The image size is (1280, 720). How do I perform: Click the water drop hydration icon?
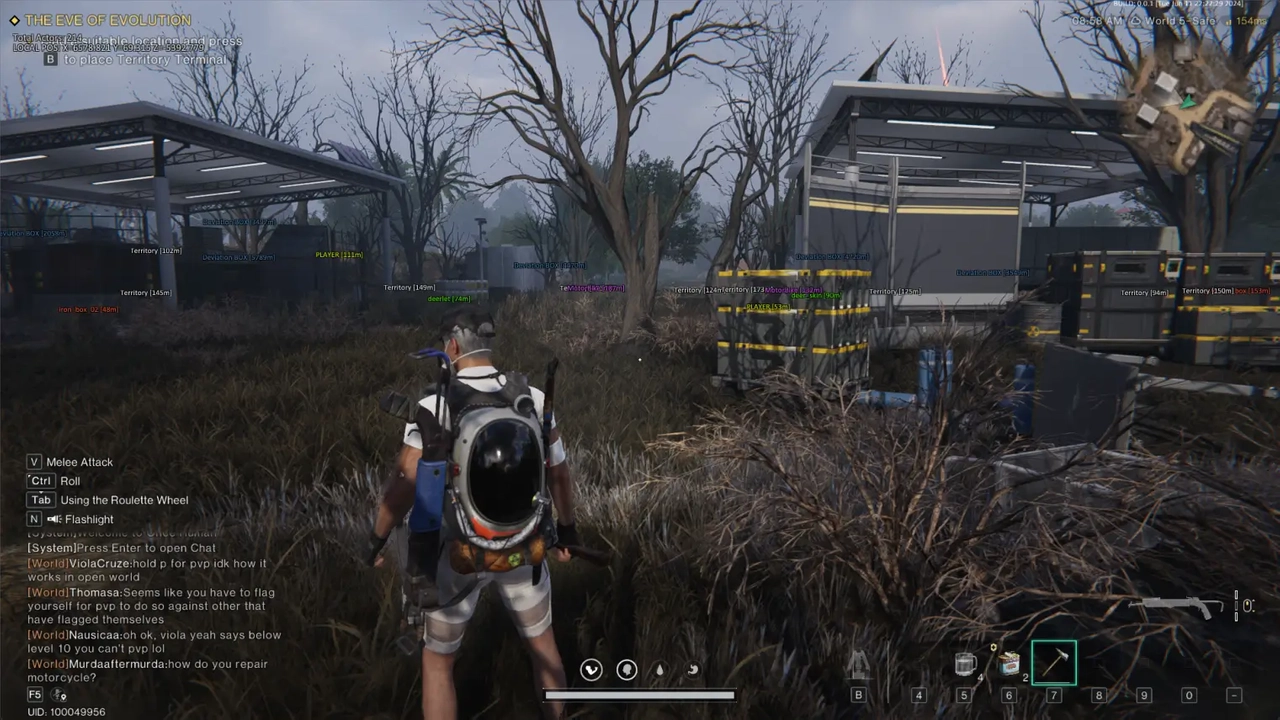tap(660, 670)
